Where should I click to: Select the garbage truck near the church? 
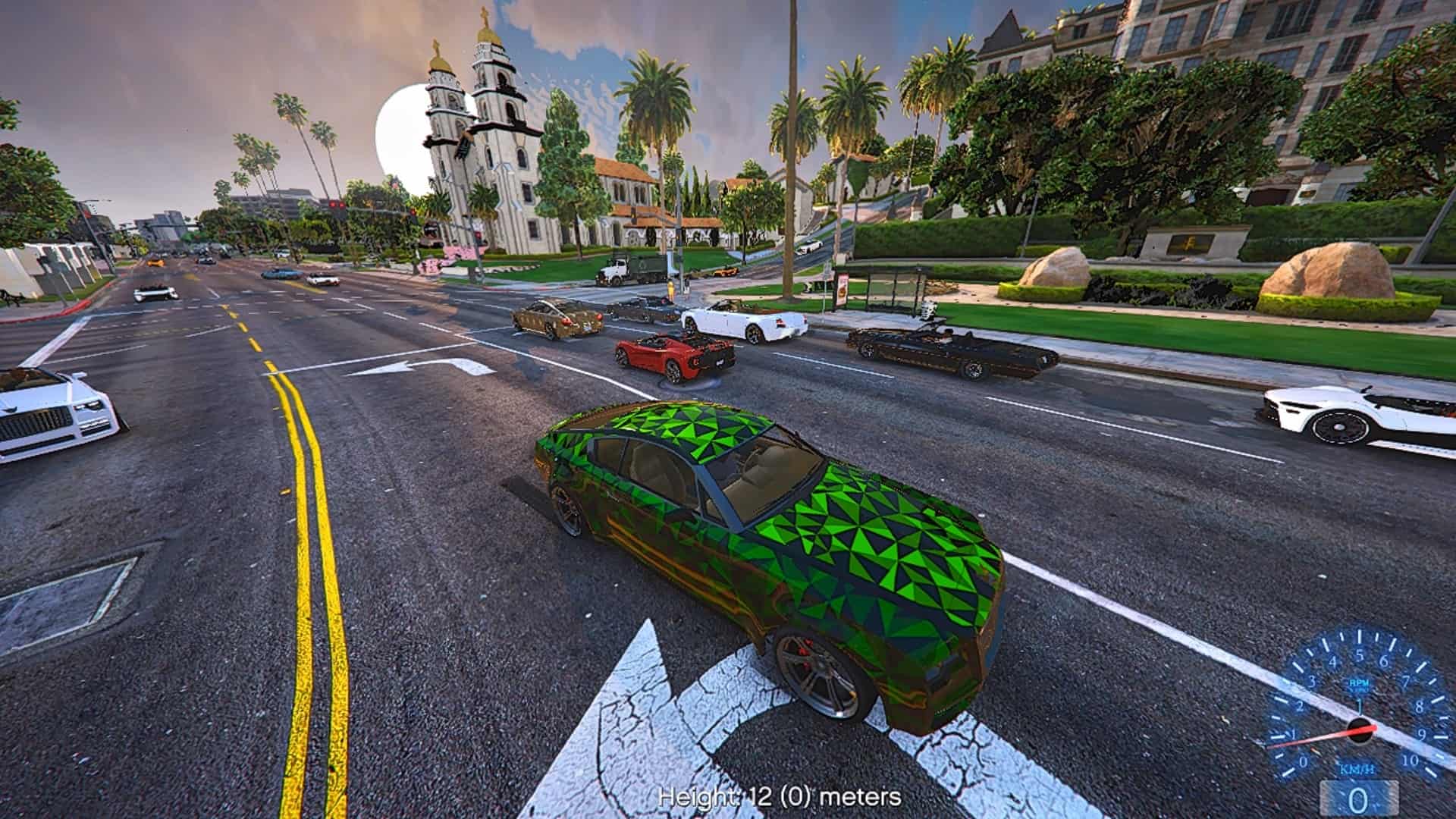629,269
